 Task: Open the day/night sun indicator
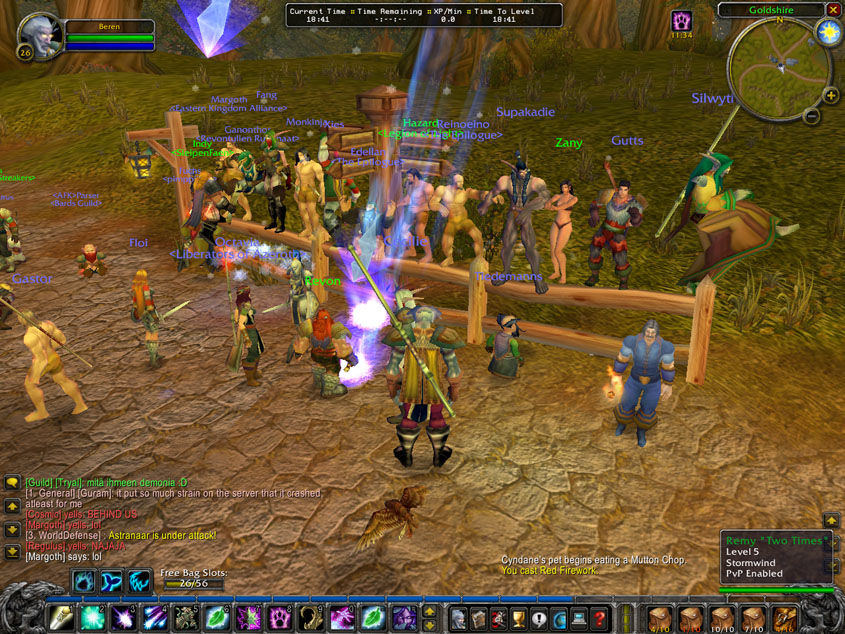[x=829, y=32]
